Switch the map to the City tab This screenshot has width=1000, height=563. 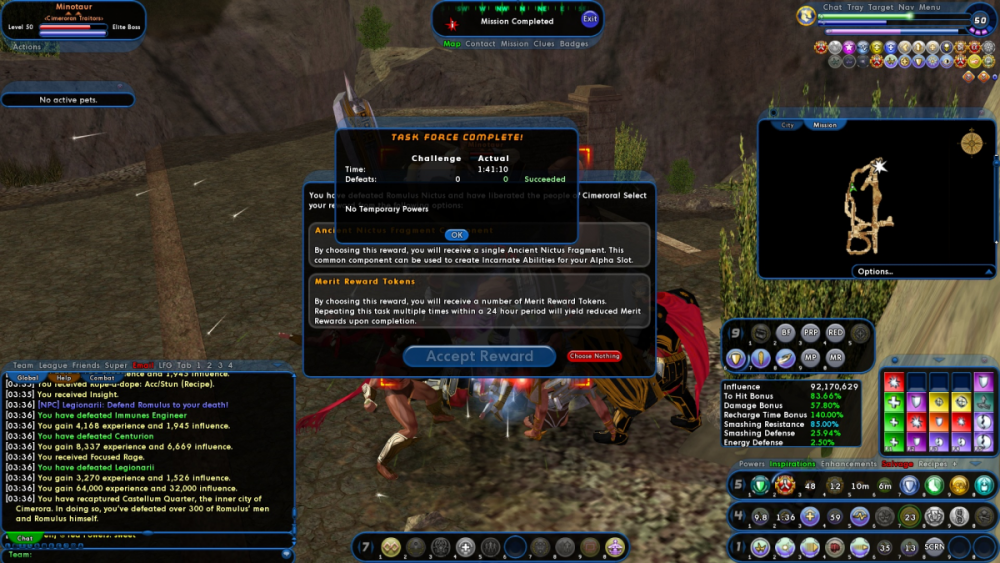click(x=787, y=125)
